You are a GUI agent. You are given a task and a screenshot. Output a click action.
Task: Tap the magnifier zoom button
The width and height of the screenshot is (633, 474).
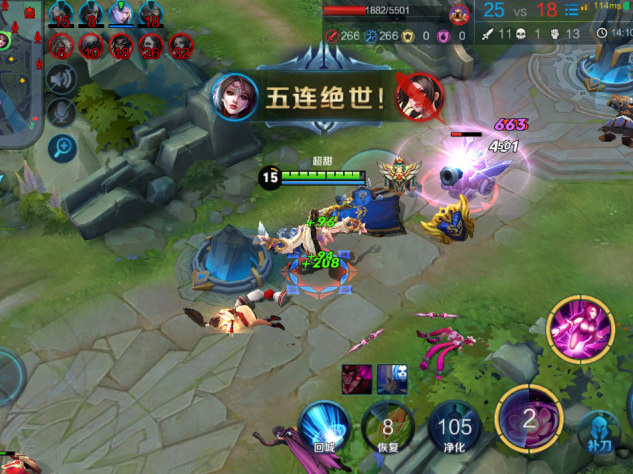pos(62,148)
